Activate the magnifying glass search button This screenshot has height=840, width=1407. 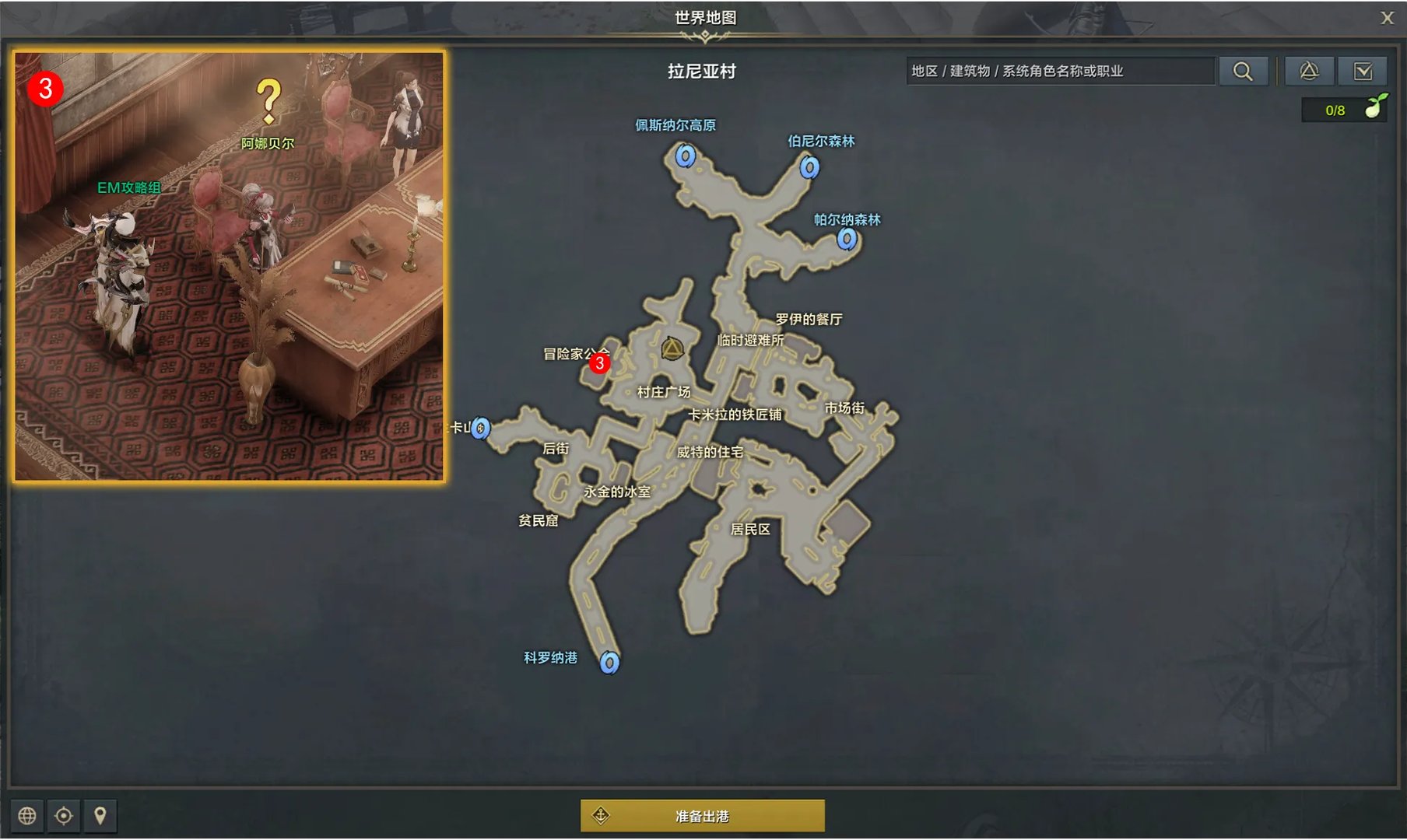pyautogui.click(x=1243, y=72)
